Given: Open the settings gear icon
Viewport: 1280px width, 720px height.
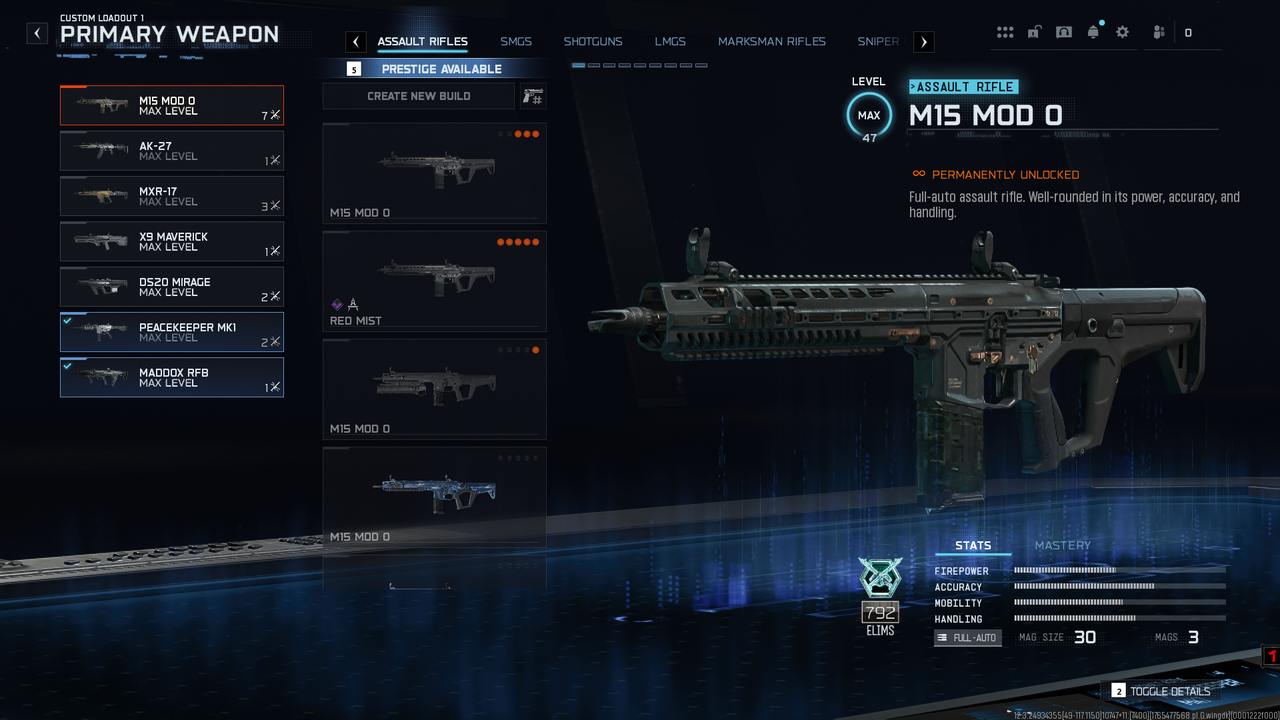Looking at the screenshot, I should (1122, 32).
